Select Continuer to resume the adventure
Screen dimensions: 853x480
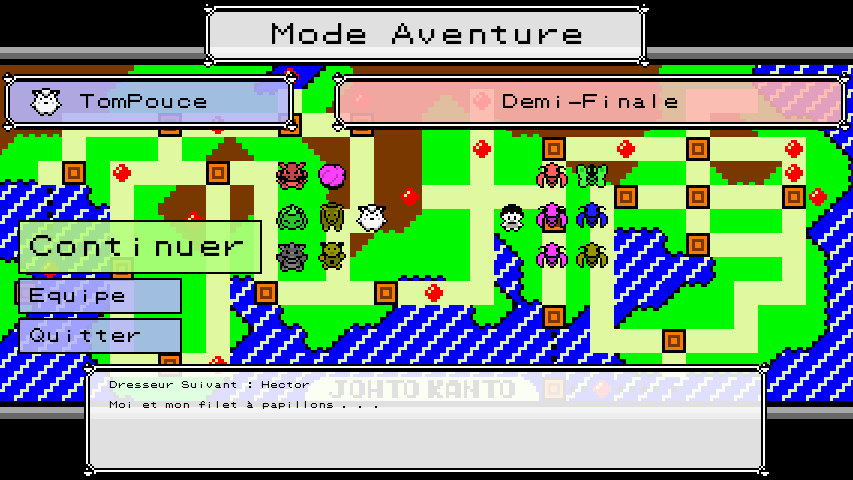(x=139, y=247)
